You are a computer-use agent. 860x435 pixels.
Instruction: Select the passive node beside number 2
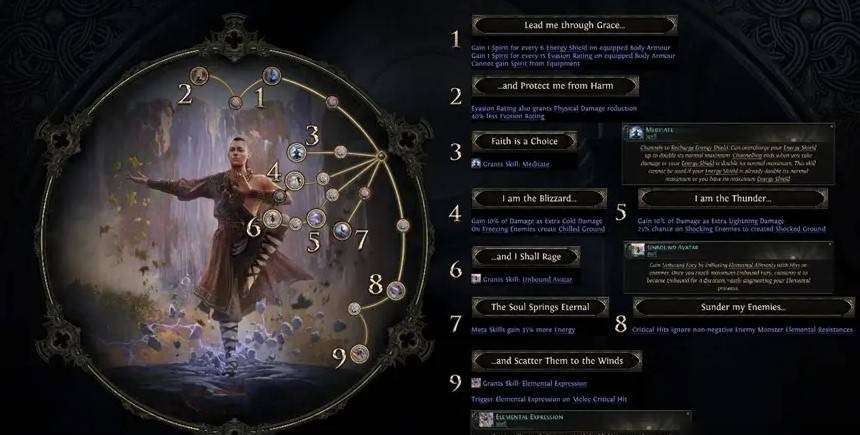click(x=199, y=74)
